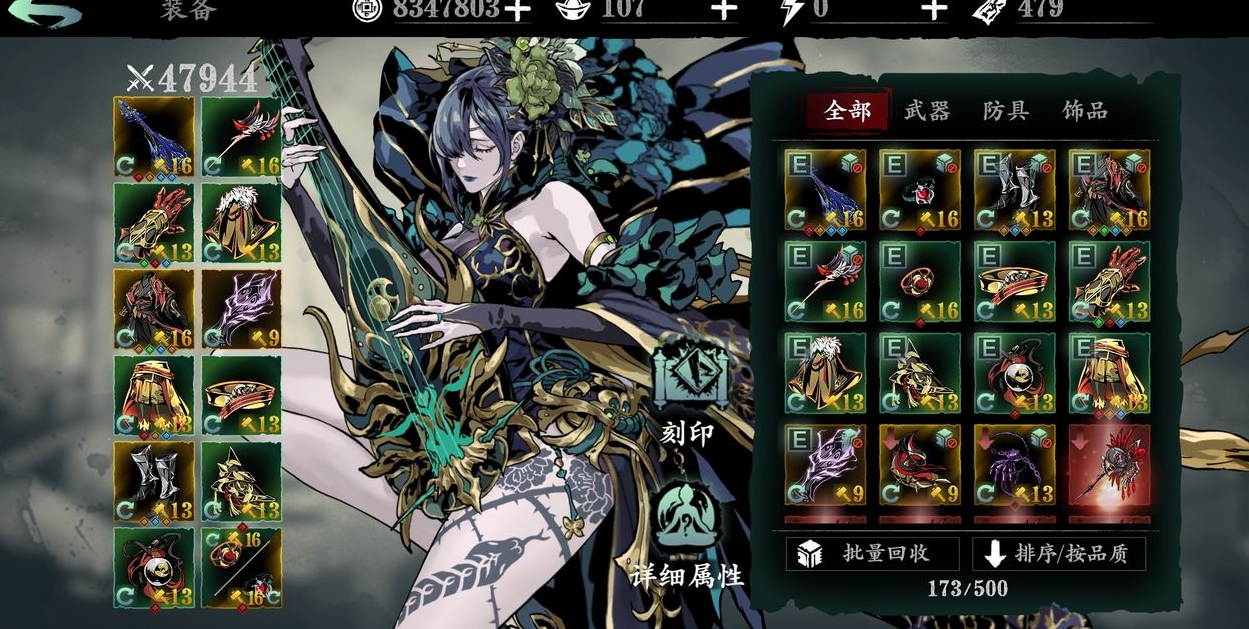Screen dimensions: 1249x629
Task: Add silver ingots with plus button
Action: click(x=723, y=10)
